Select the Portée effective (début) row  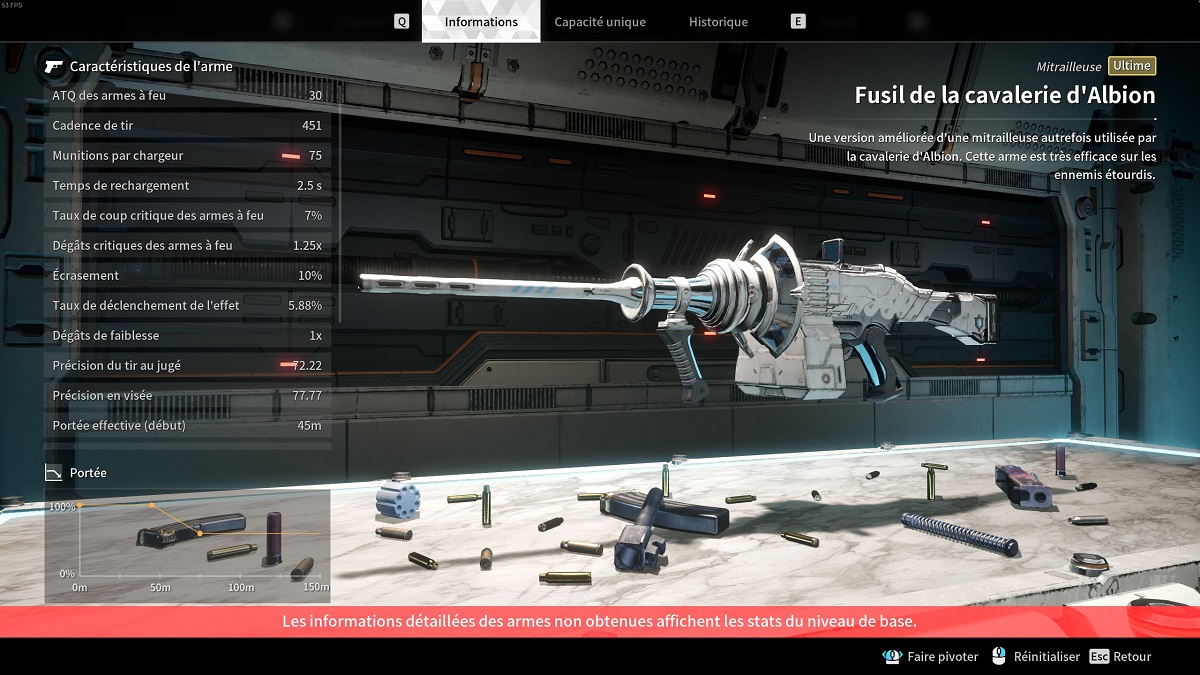tap(187, 426)
